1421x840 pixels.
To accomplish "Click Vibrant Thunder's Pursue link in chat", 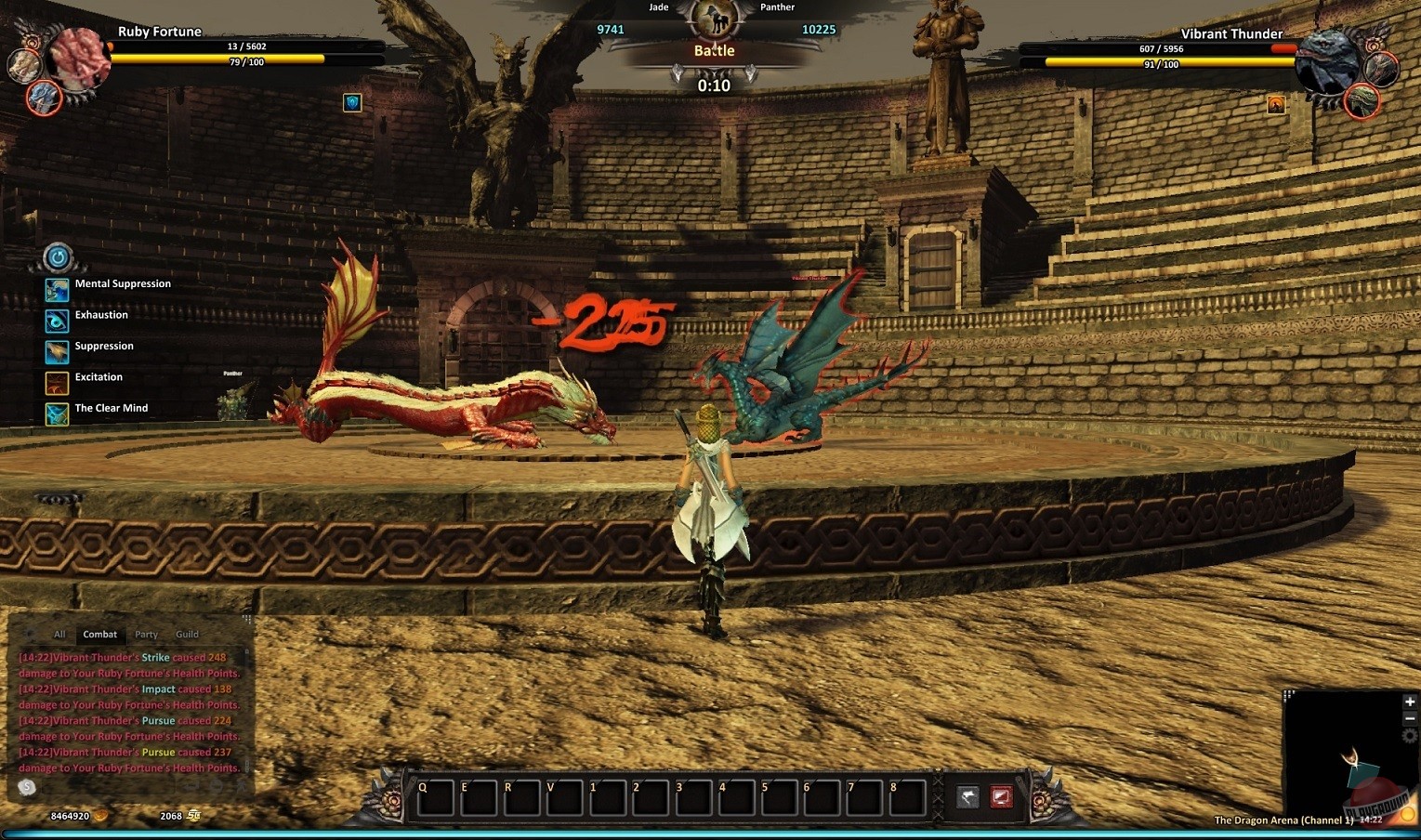I will pos(158,720).
